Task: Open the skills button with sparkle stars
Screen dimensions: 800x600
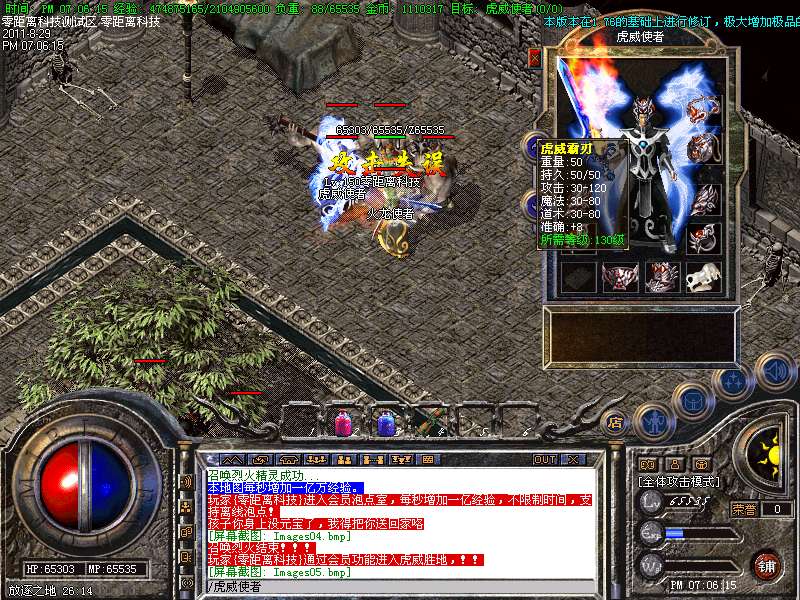Action: 733,381
